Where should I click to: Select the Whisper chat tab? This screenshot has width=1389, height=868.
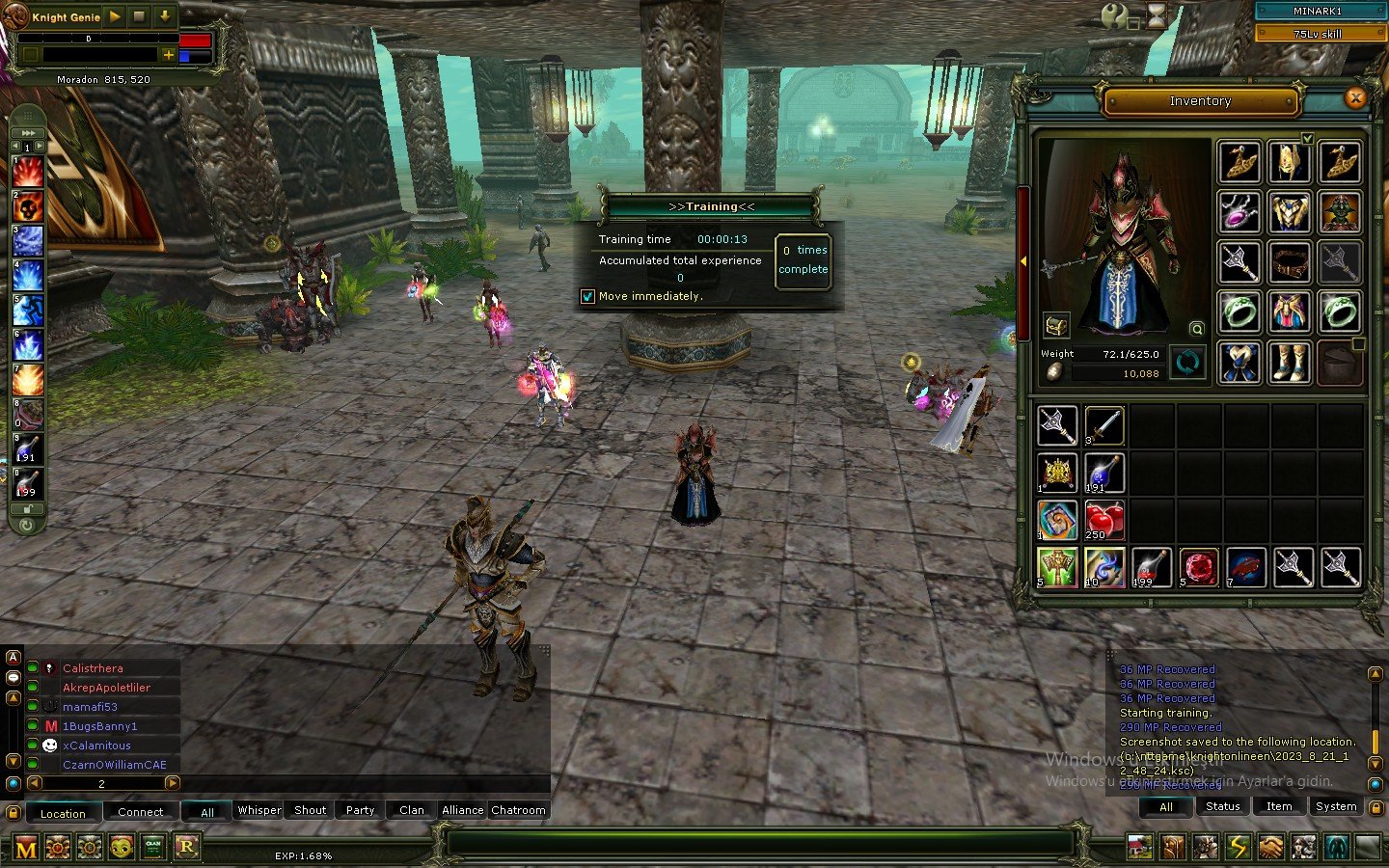[x=258, y=810]
